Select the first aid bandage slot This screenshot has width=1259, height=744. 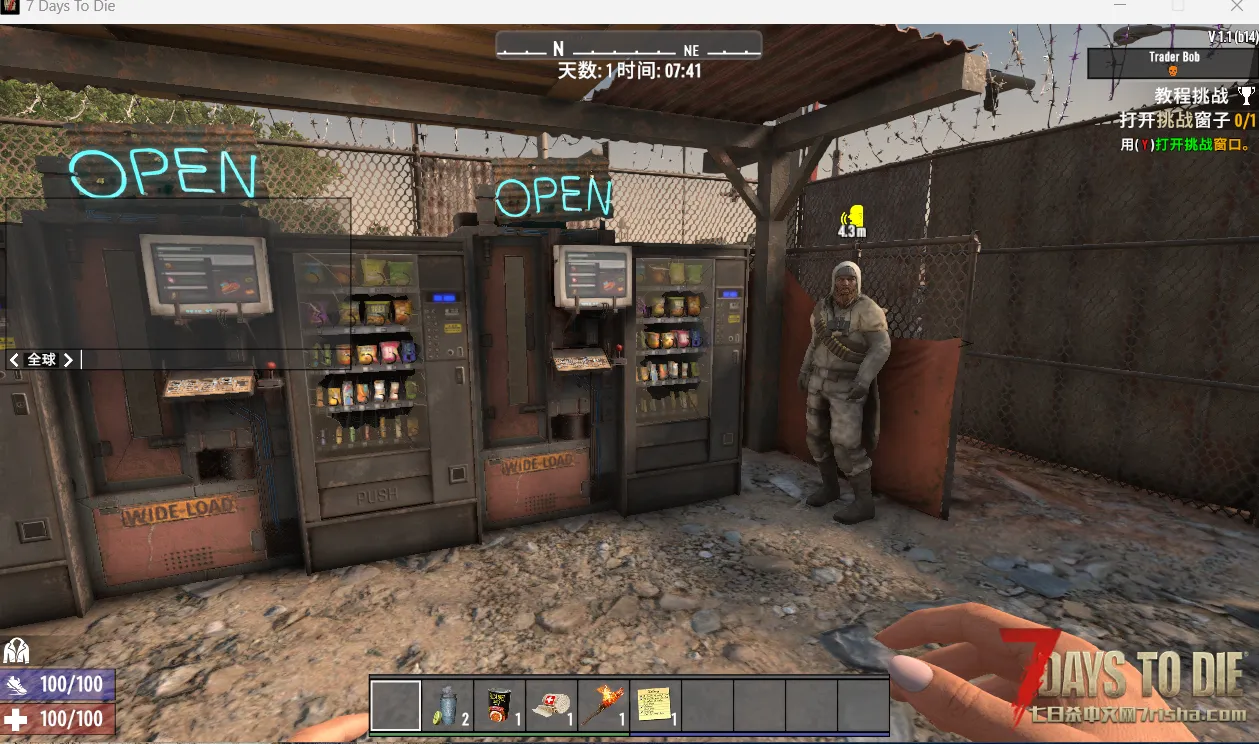coord(551,706)
